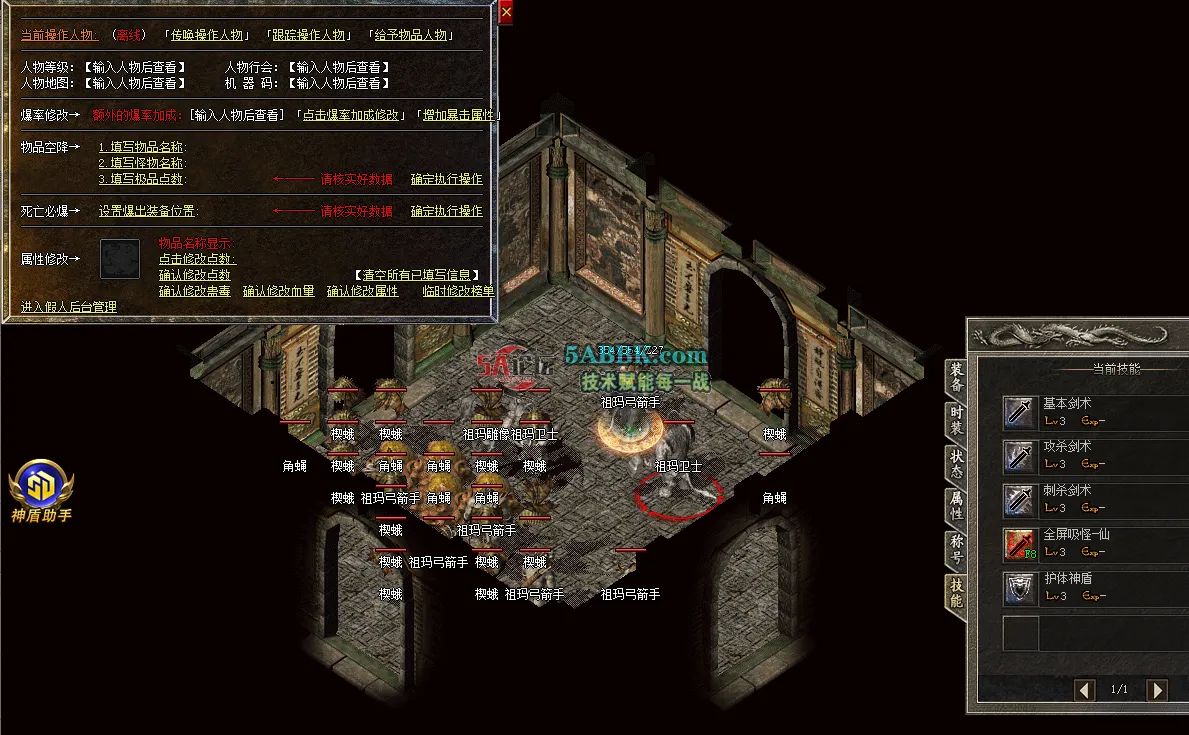
Task: Click the 传唤操作人物 link
Action: point(207,35)
